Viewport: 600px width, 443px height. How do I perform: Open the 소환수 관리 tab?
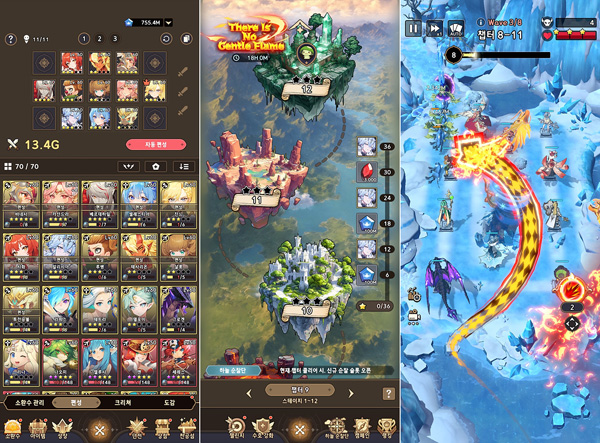click(31, 402)
